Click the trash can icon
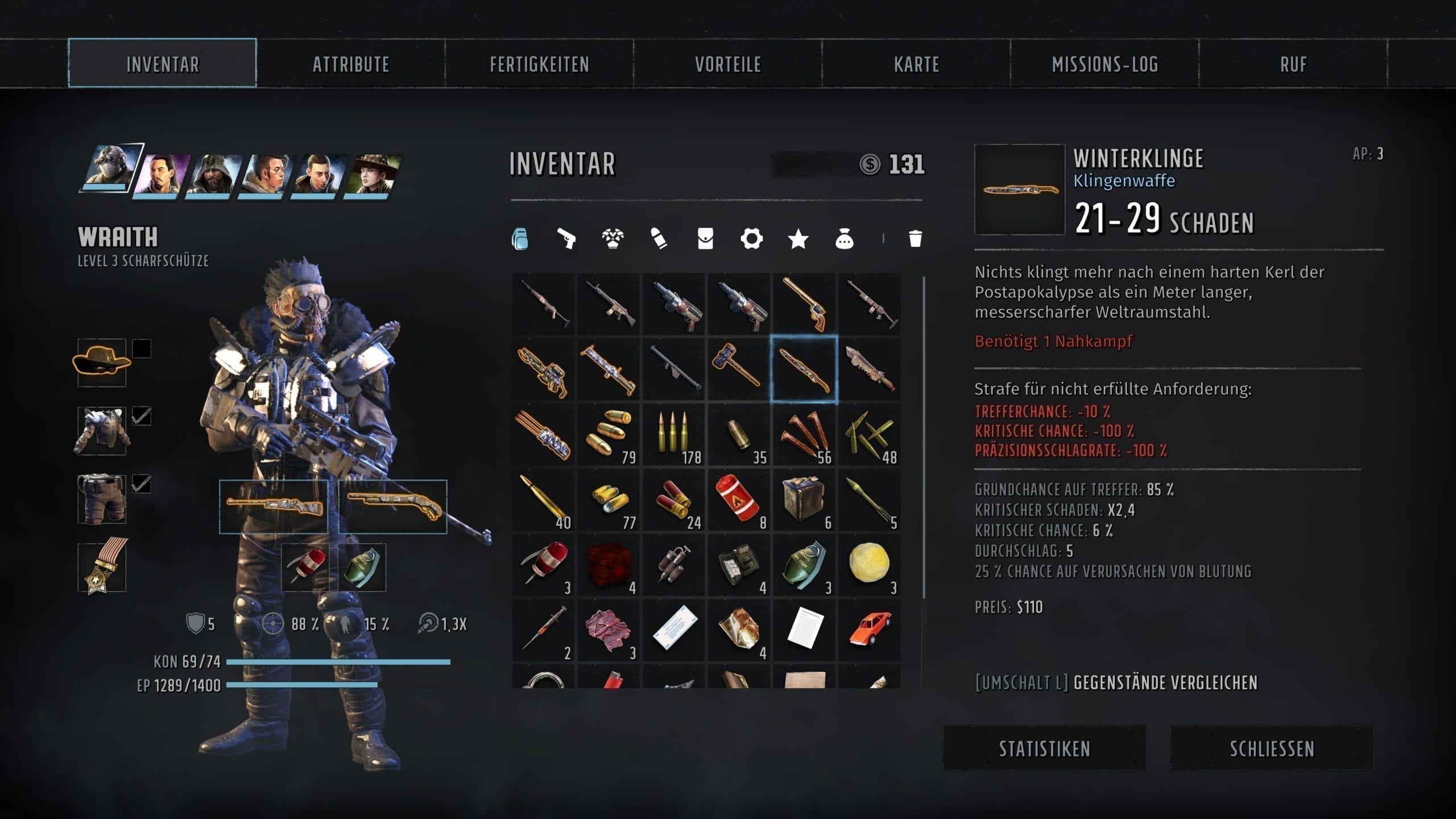This screenshot has width=1456, height=819. coord(915,239)
